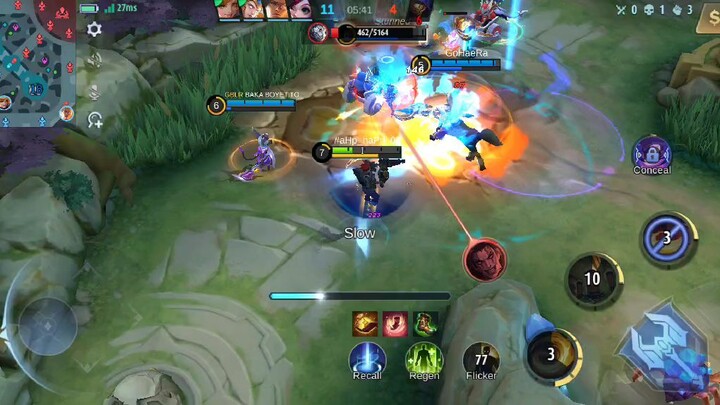Toggle the speaker sound icon
Viewport: 720px width, 405px height.
pos(94,60)
